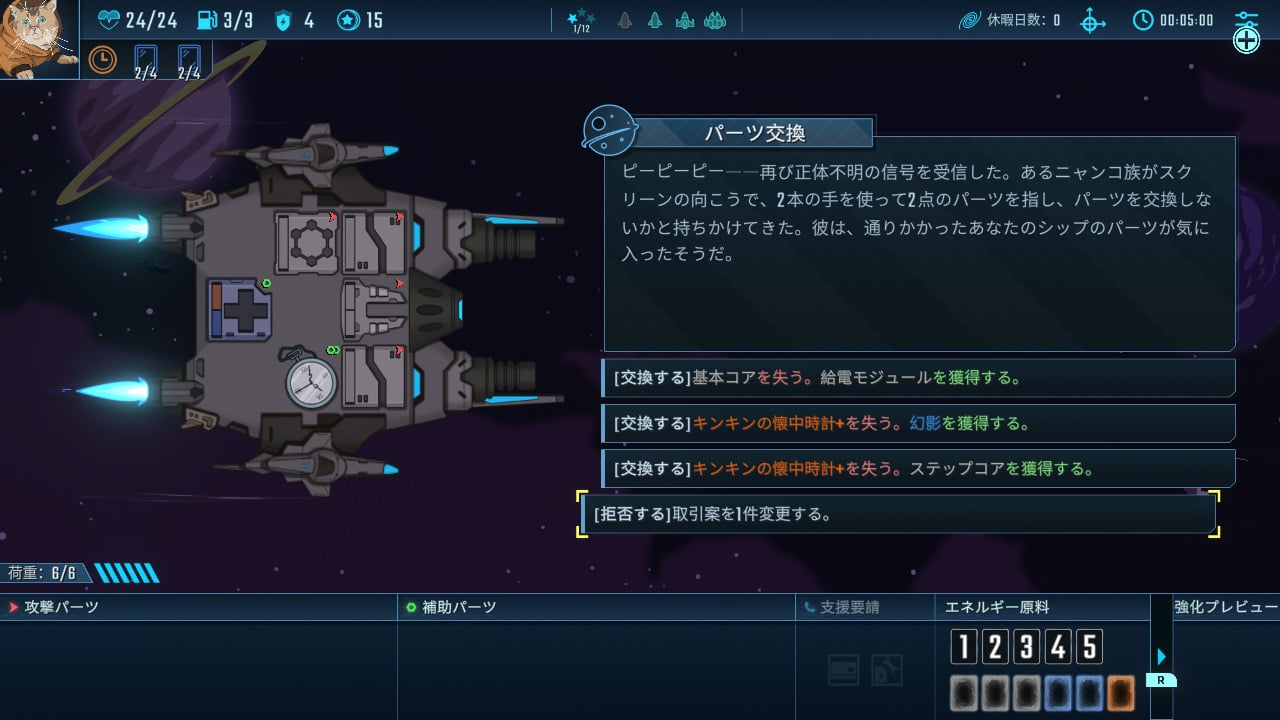Select the pocket watch part on ship
1280x720 pixels.
[x=311, y=382]
